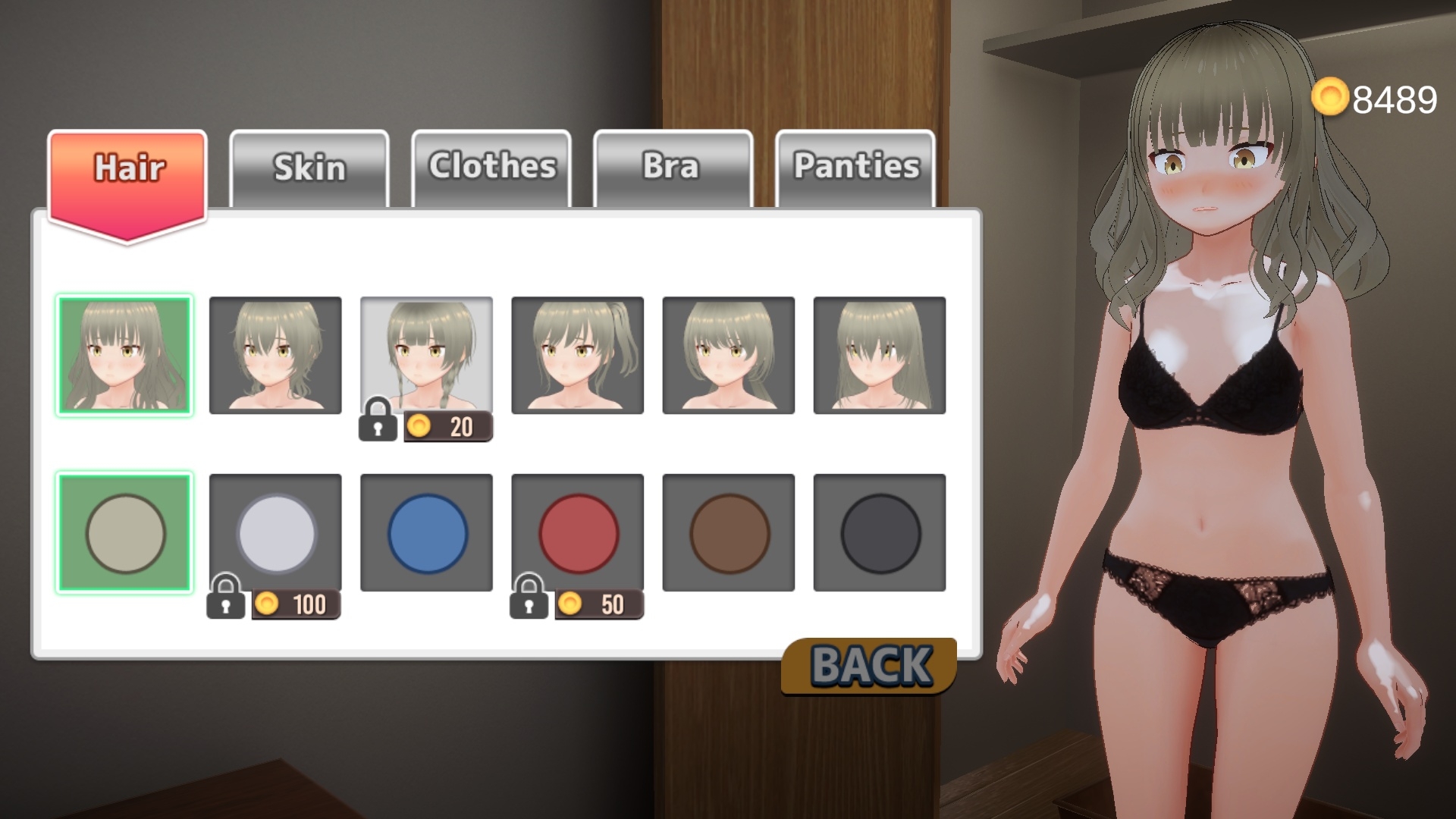Go back with the BACK button
The height and width of the screenshot is (819, 1456).
click(870, 666)
